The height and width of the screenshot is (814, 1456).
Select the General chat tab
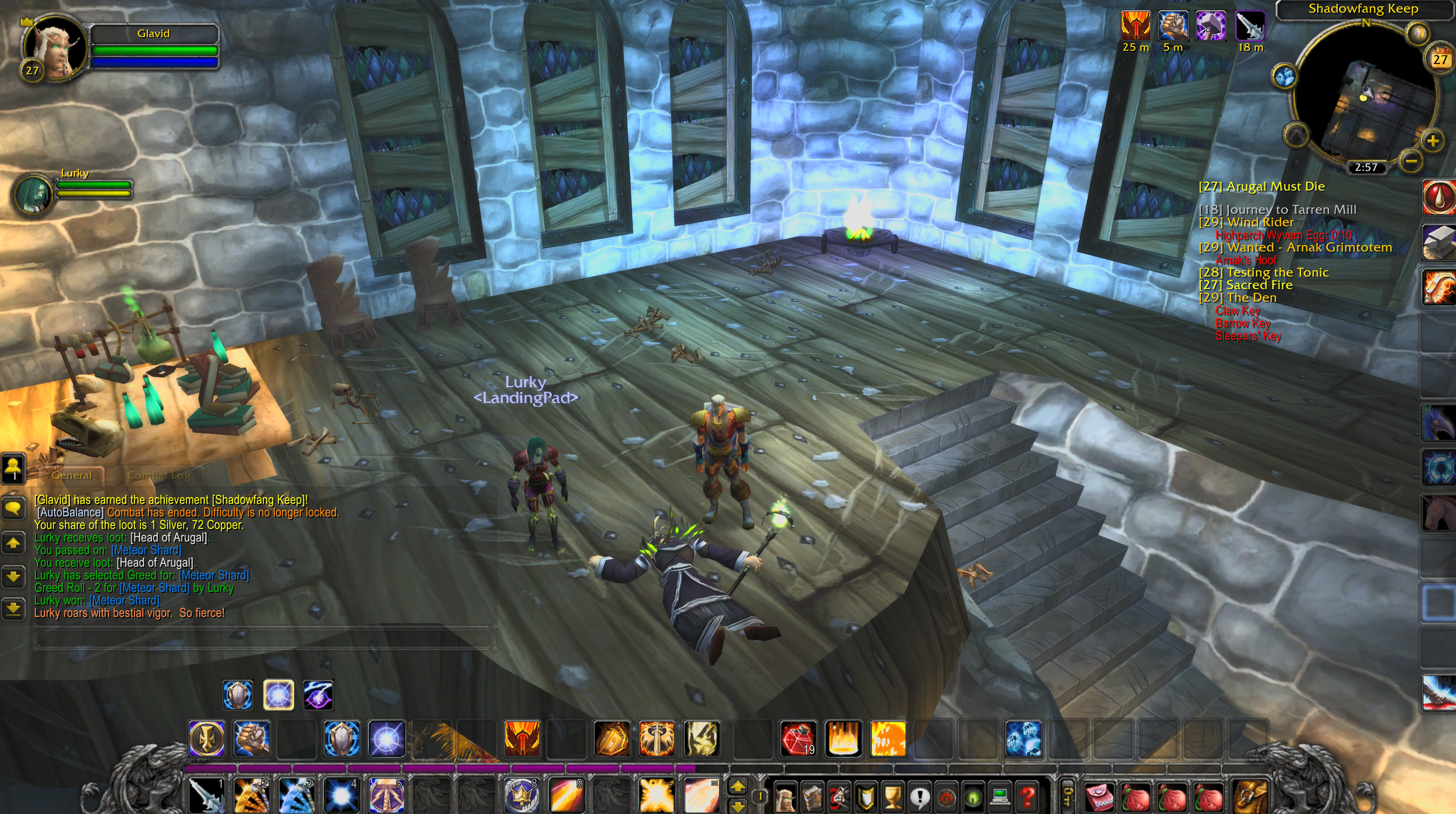click(x=71, y=476)
